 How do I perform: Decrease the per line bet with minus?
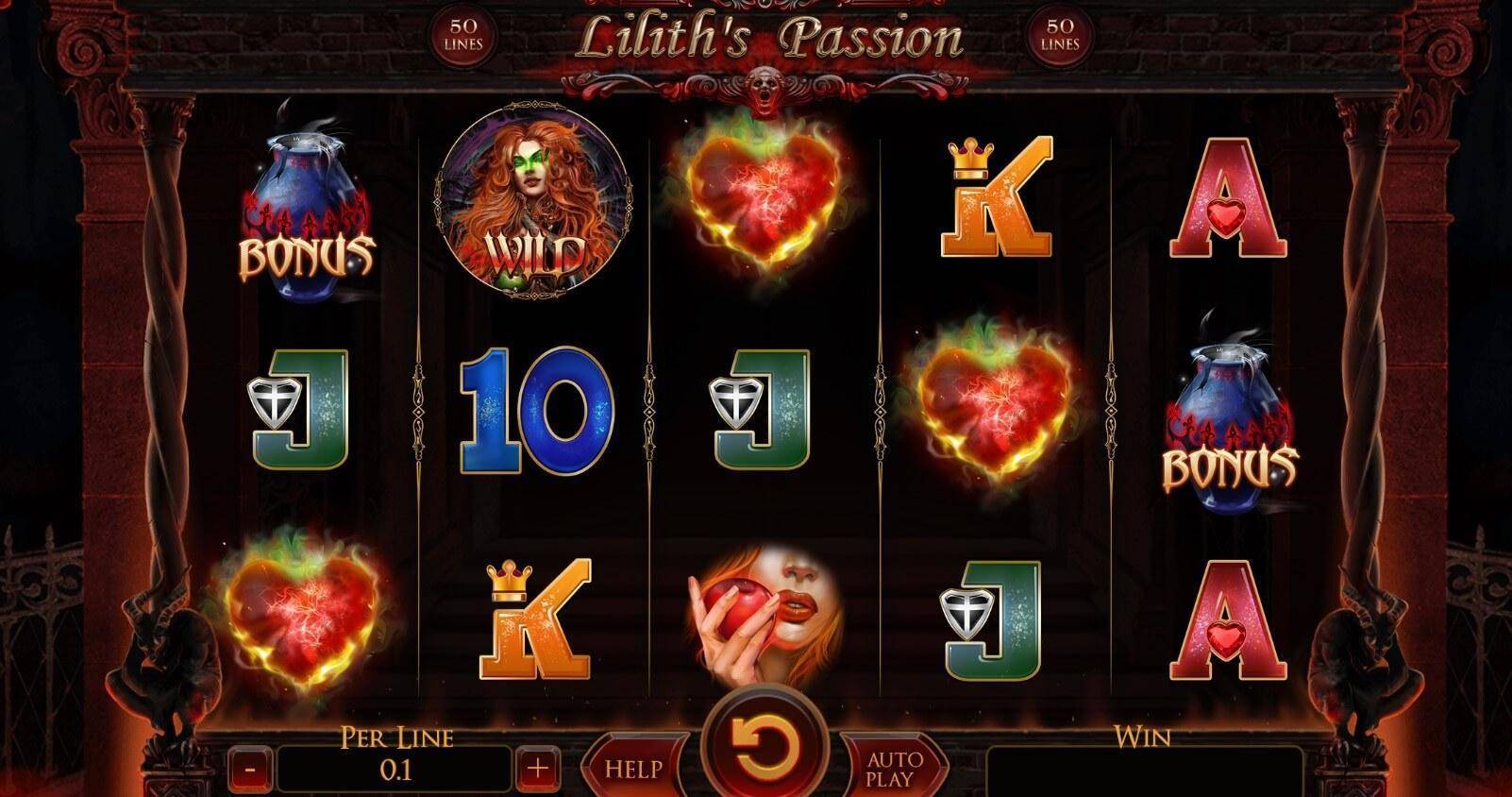[250, 770]
